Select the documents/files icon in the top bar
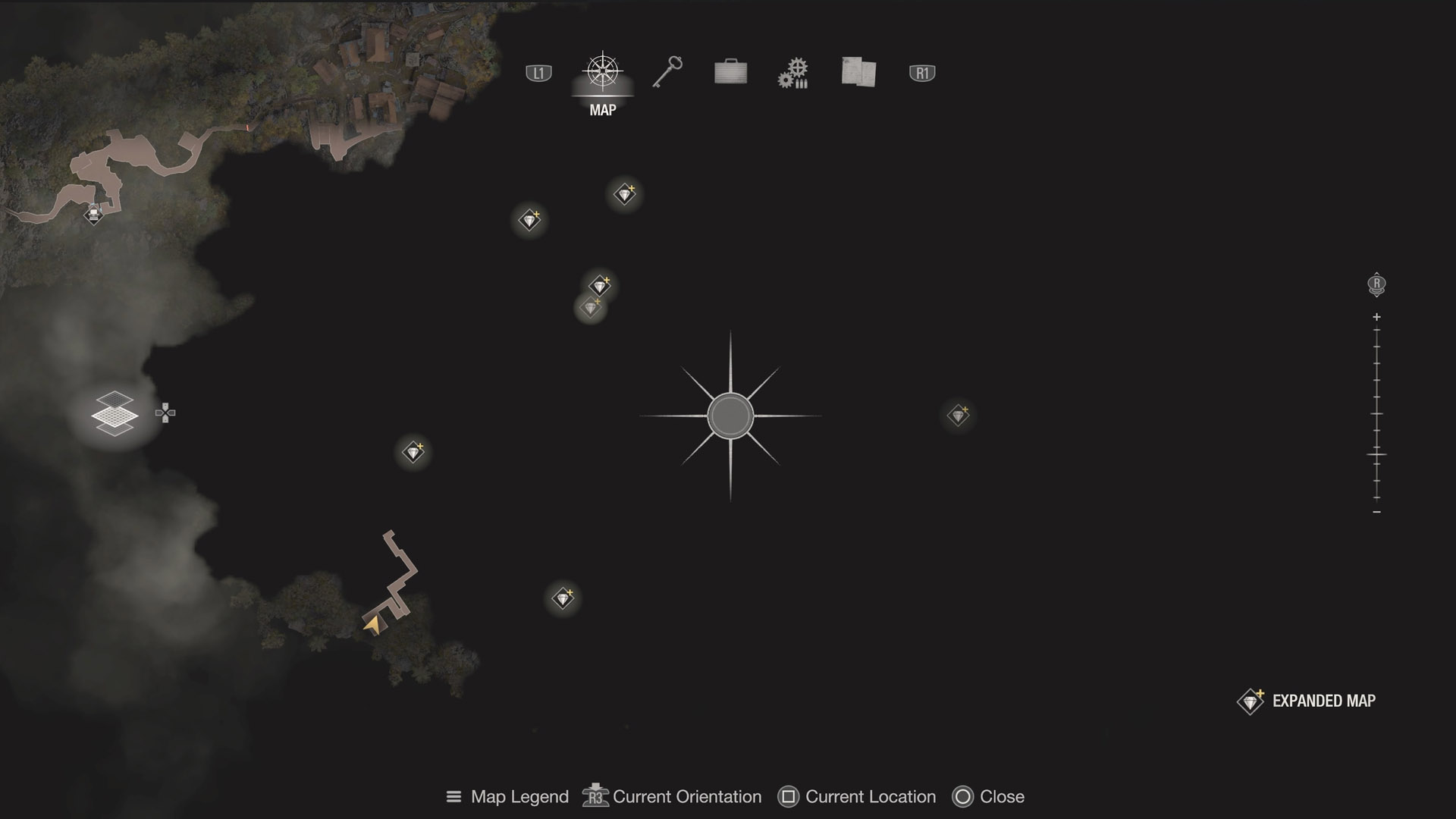This screenshot has height=819, width=1456. 858,72
